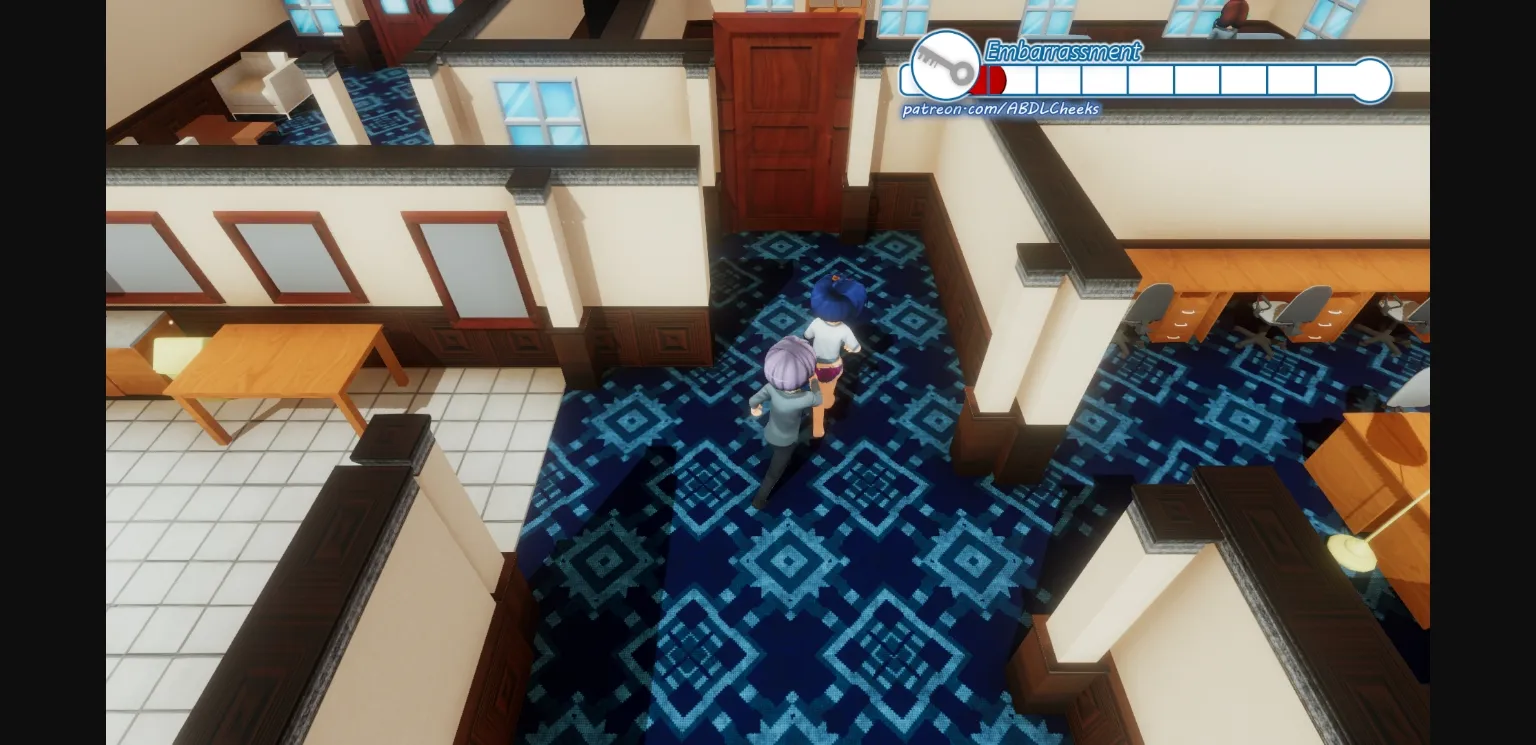Open the patreon.com/ABDLCheeks link
This screenshot has height=745, width=1536.
1000,109
